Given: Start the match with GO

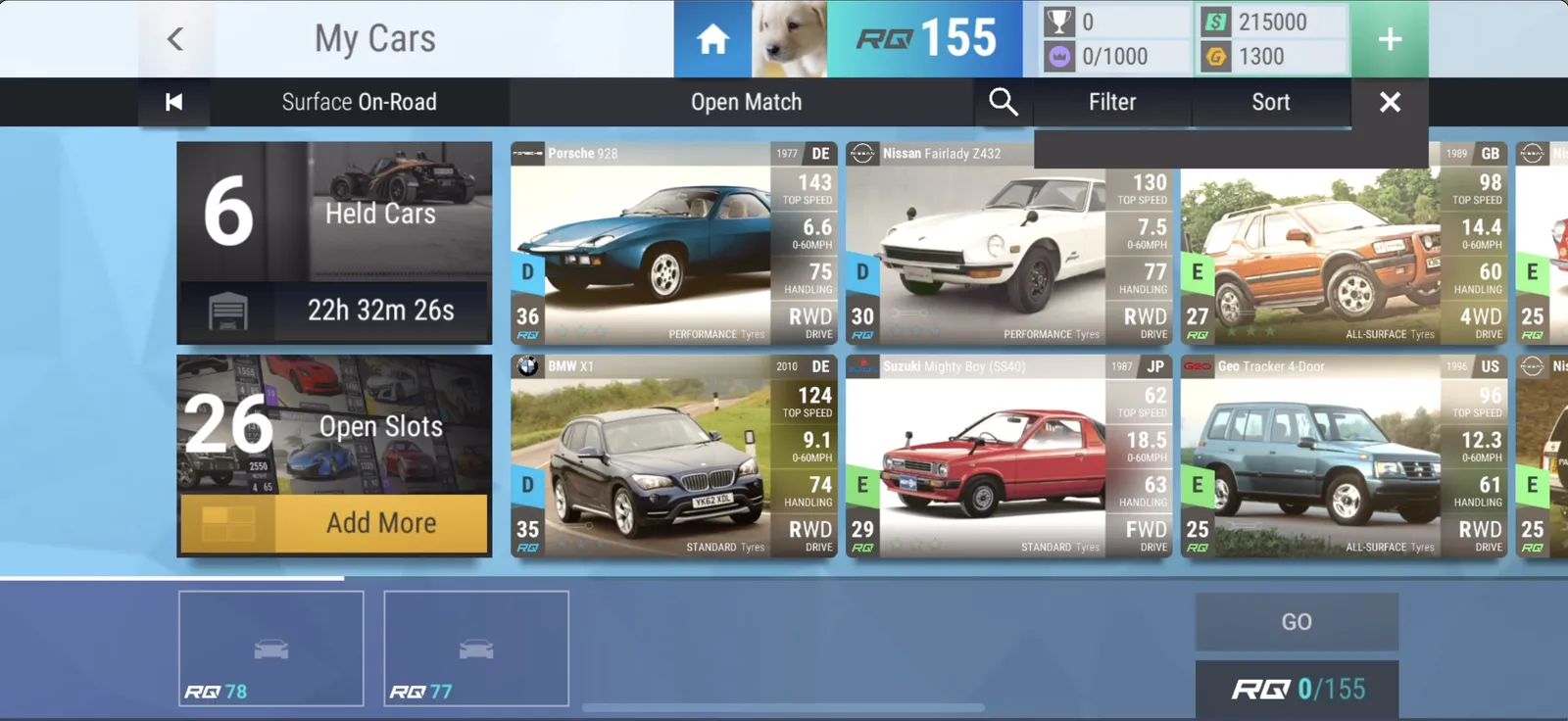Looking at the screenshot, I should (1296, 622).
